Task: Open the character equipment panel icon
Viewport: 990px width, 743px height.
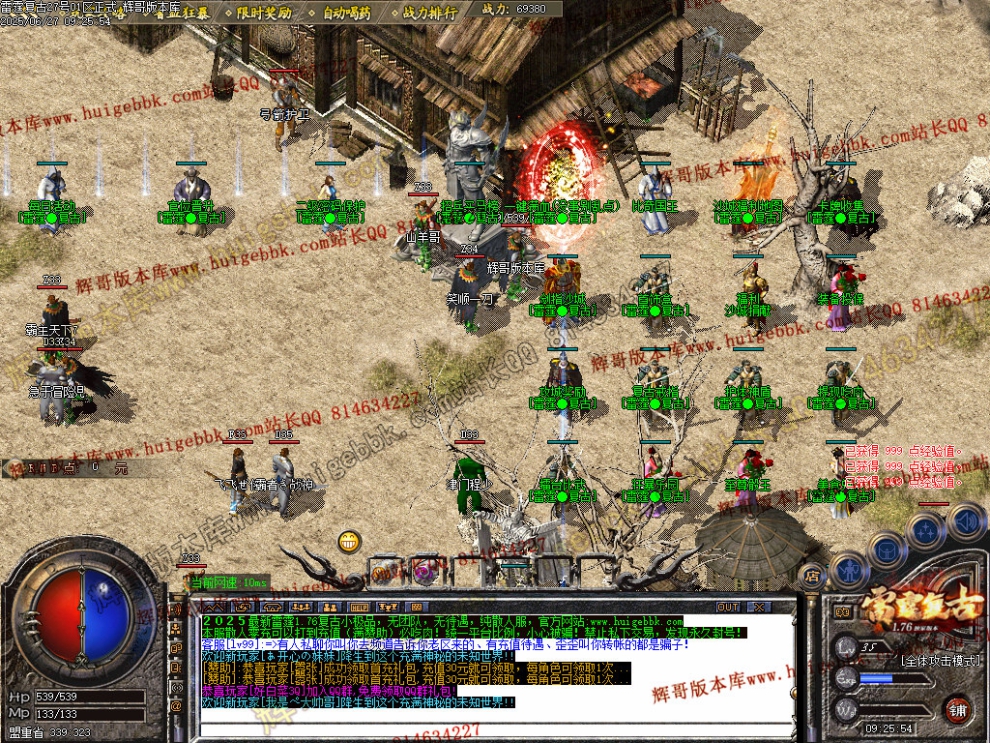Action: click(847, 570)
